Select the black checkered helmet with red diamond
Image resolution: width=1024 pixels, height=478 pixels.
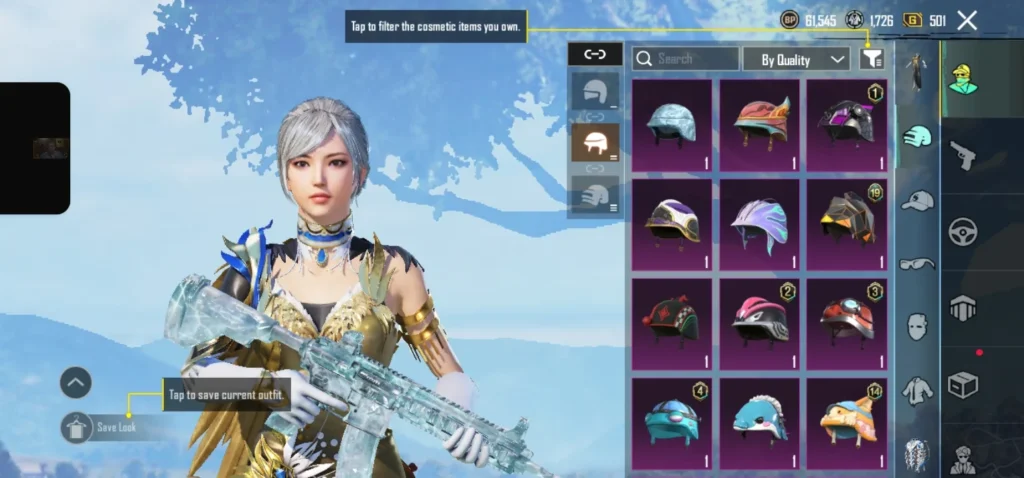(672, 322)
